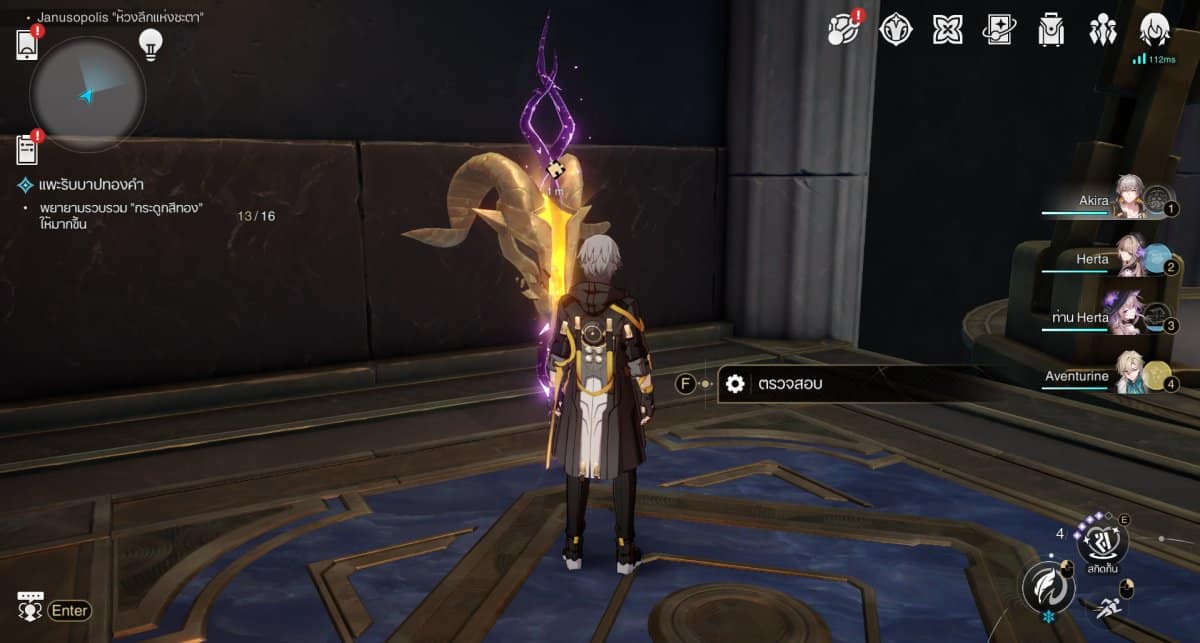Click the lightbulb hint icon

151,44
